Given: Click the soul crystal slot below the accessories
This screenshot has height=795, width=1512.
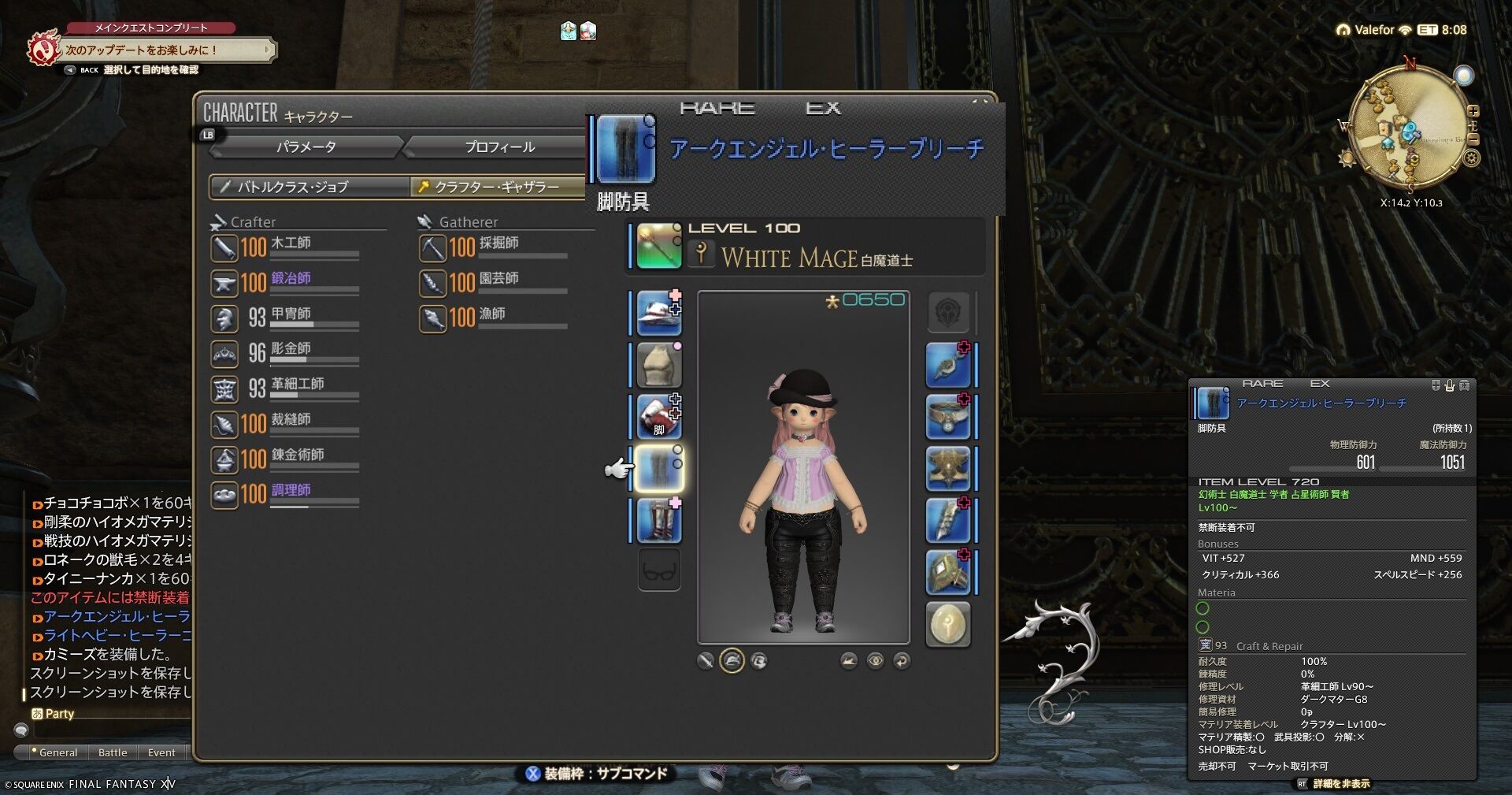Looking at the screenshot, I should 947,622.
